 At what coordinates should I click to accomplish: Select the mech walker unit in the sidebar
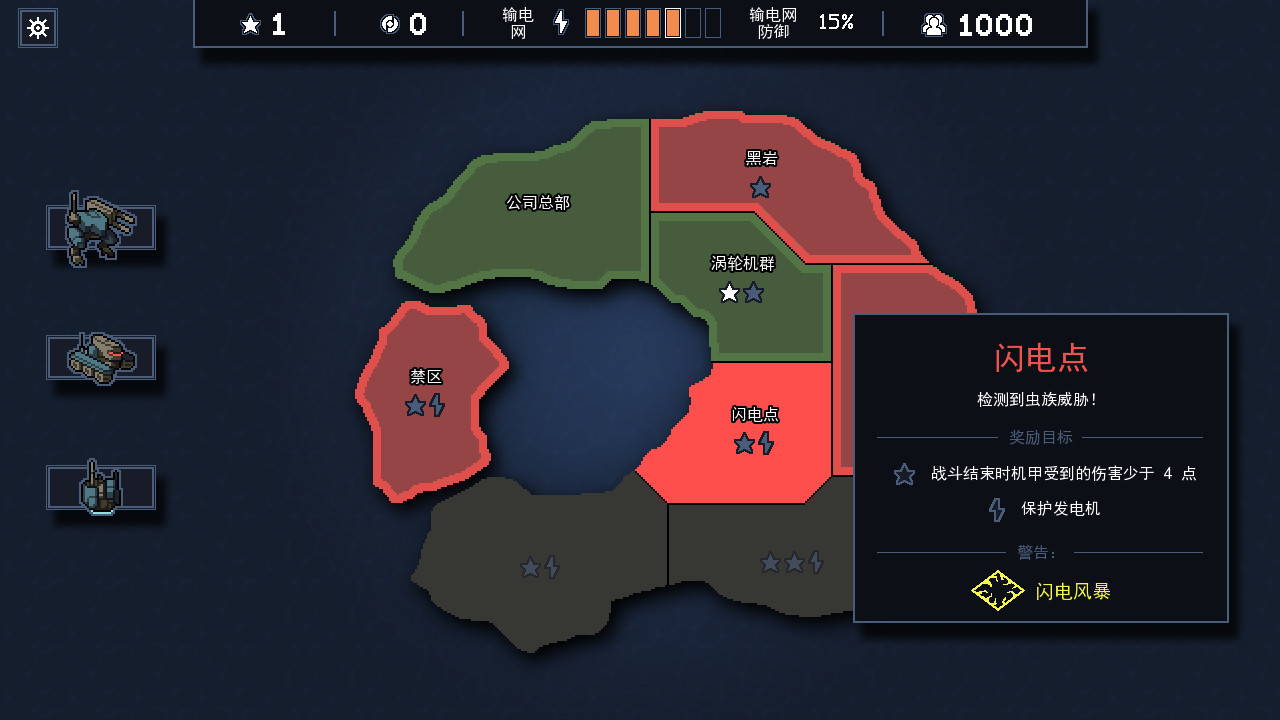(x=100, y=227)
